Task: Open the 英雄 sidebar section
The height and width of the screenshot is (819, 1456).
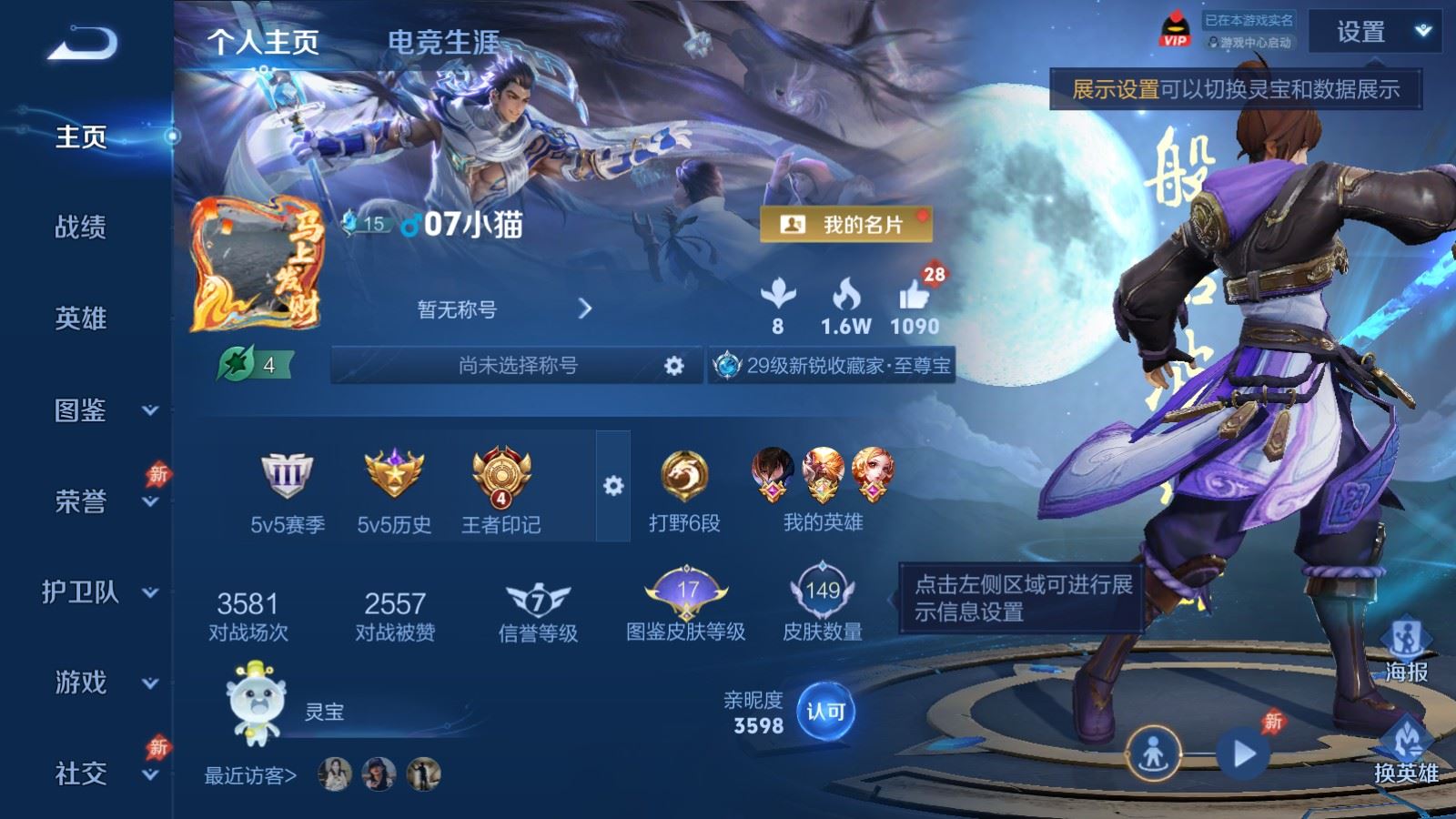Action: click(81, 318)
